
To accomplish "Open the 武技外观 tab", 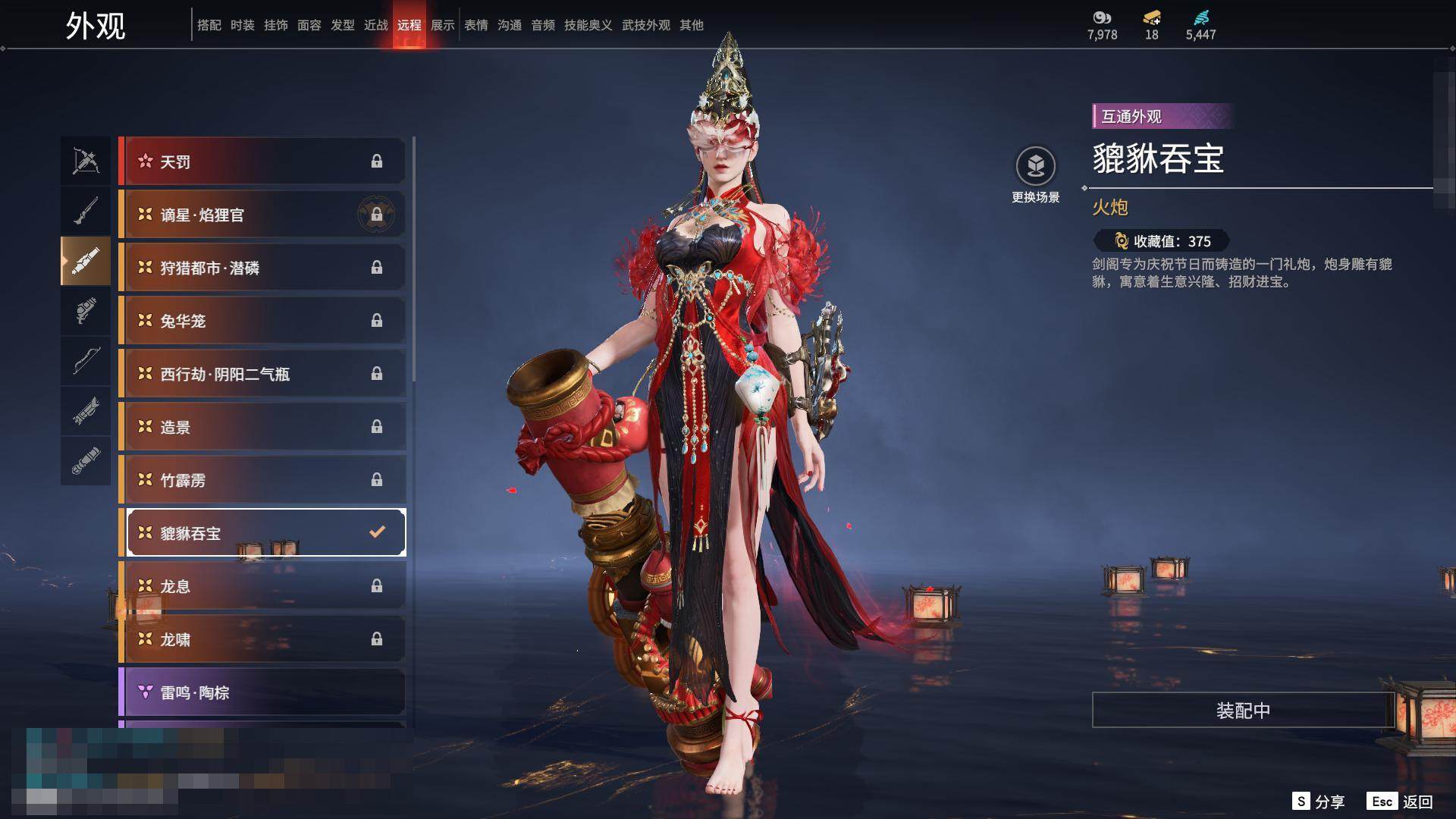I will coord(646,25).
